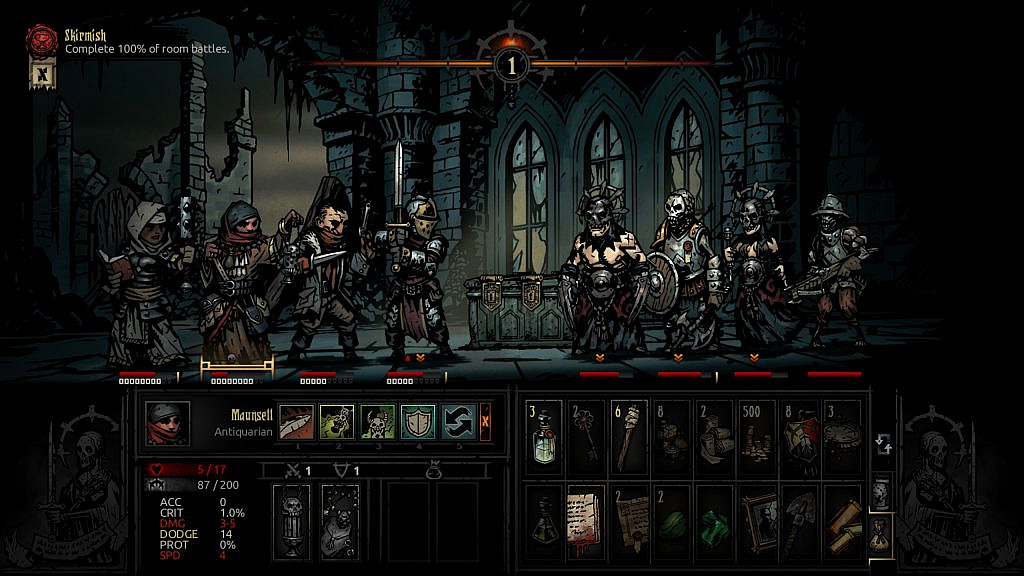The height and width of the screenshot is (576, 1024).
Task: Click the swap-arrows move skill
Action: click(x=458, y=421)
